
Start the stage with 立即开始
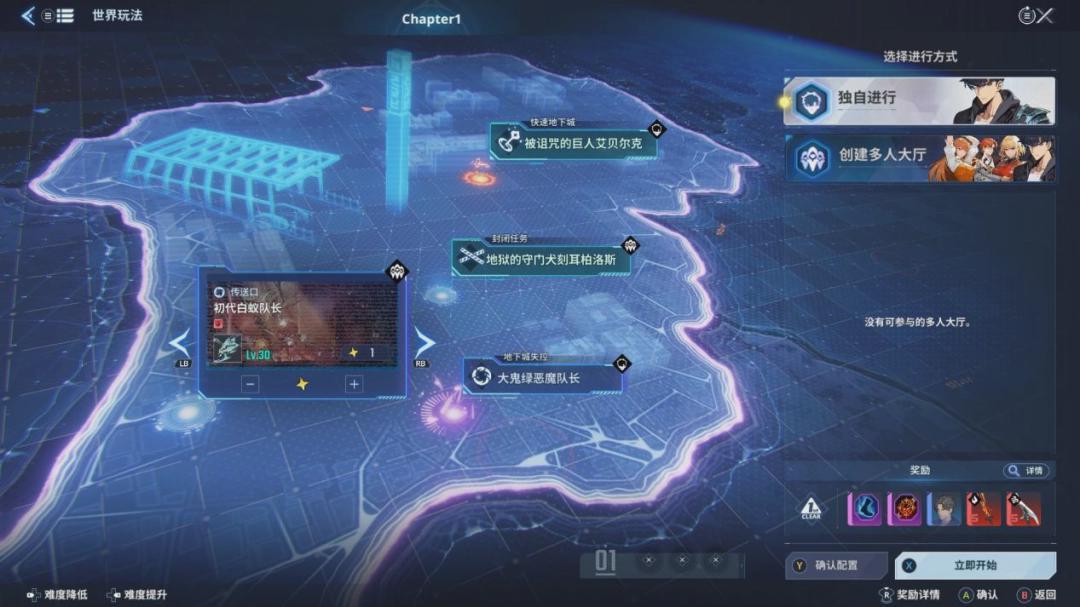(975, 566)
